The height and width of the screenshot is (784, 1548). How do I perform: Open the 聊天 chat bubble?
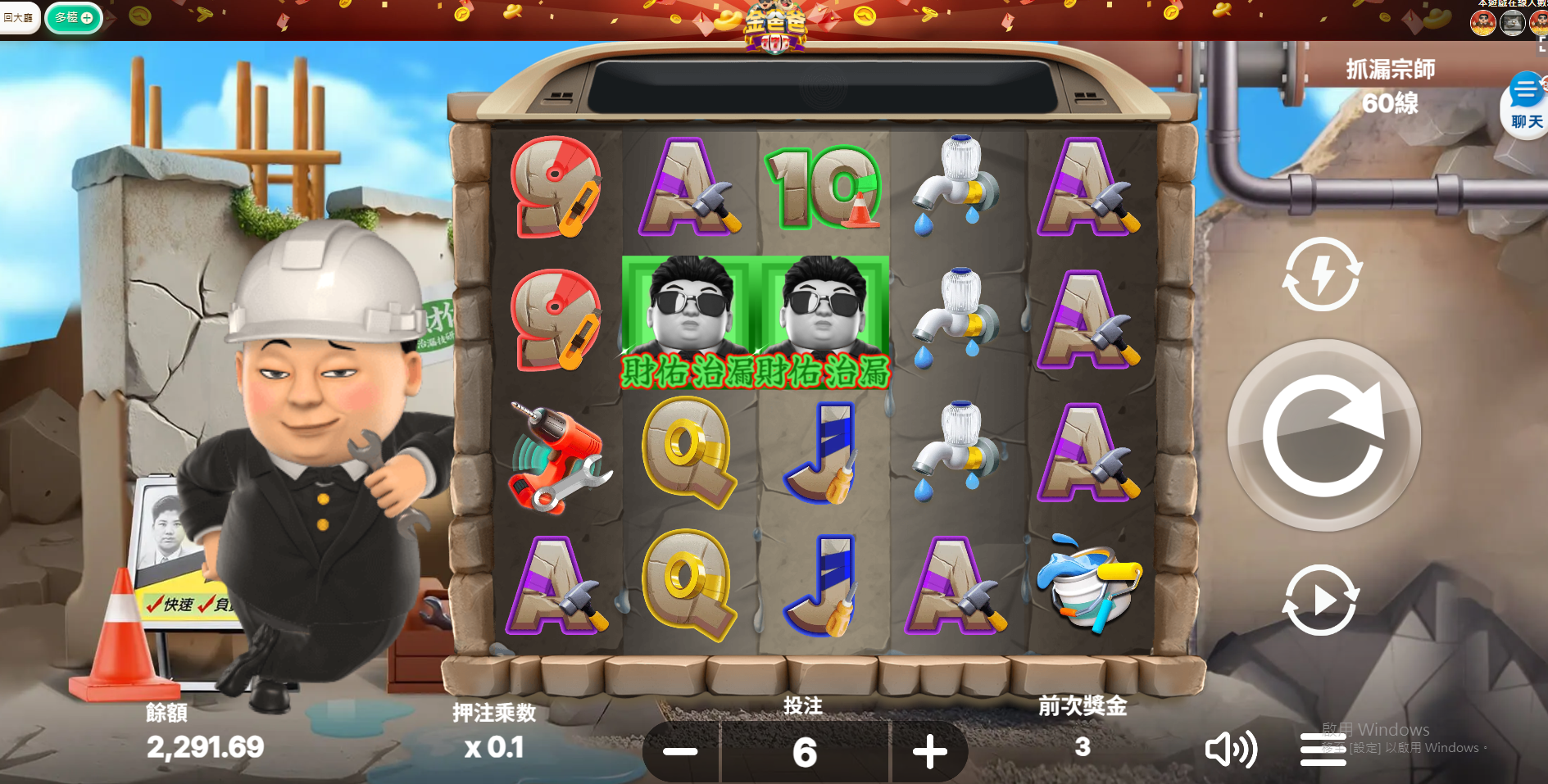pos(1526,105)
